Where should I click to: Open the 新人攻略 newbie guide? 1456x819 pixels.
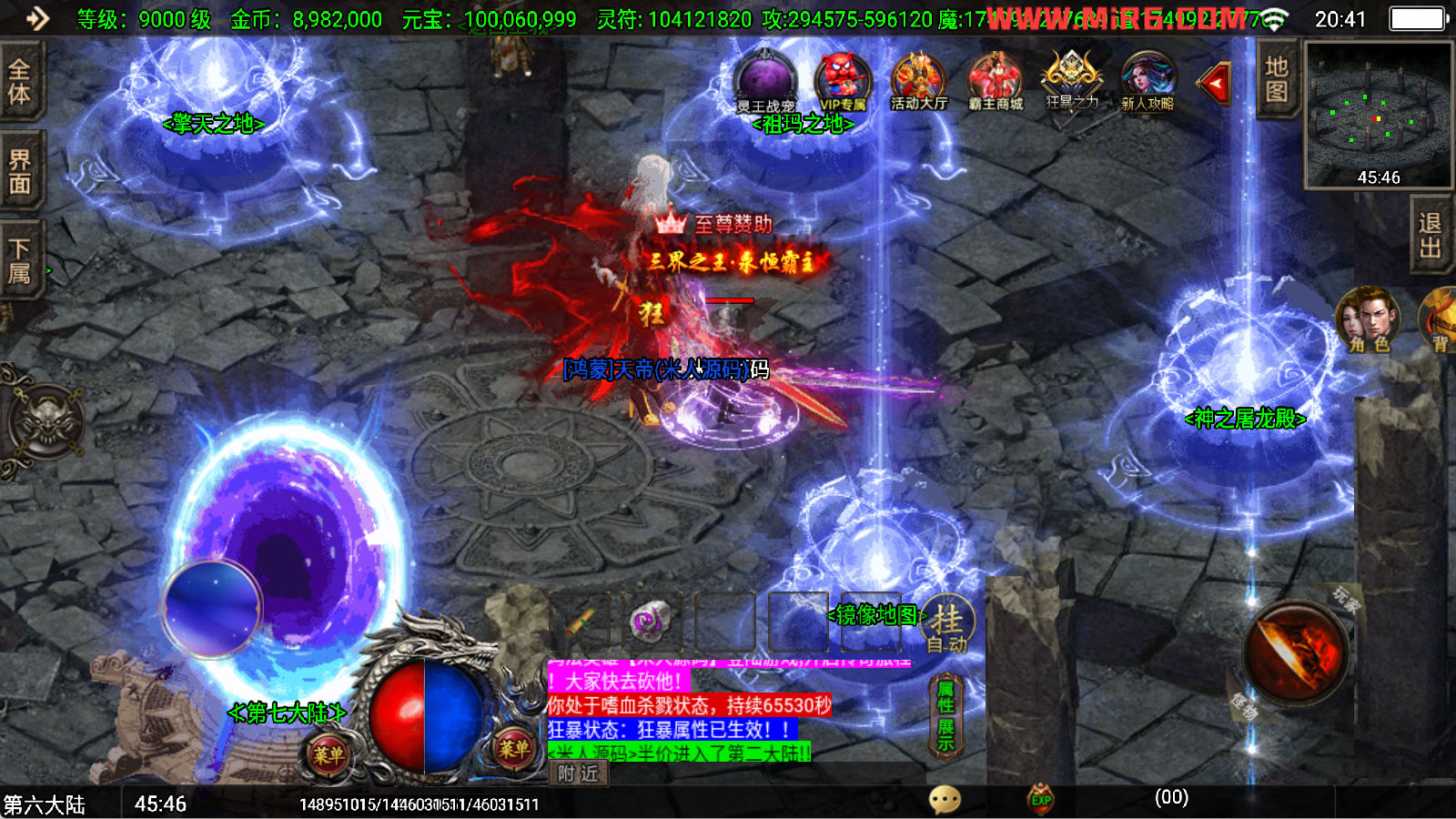point(1148,82)
